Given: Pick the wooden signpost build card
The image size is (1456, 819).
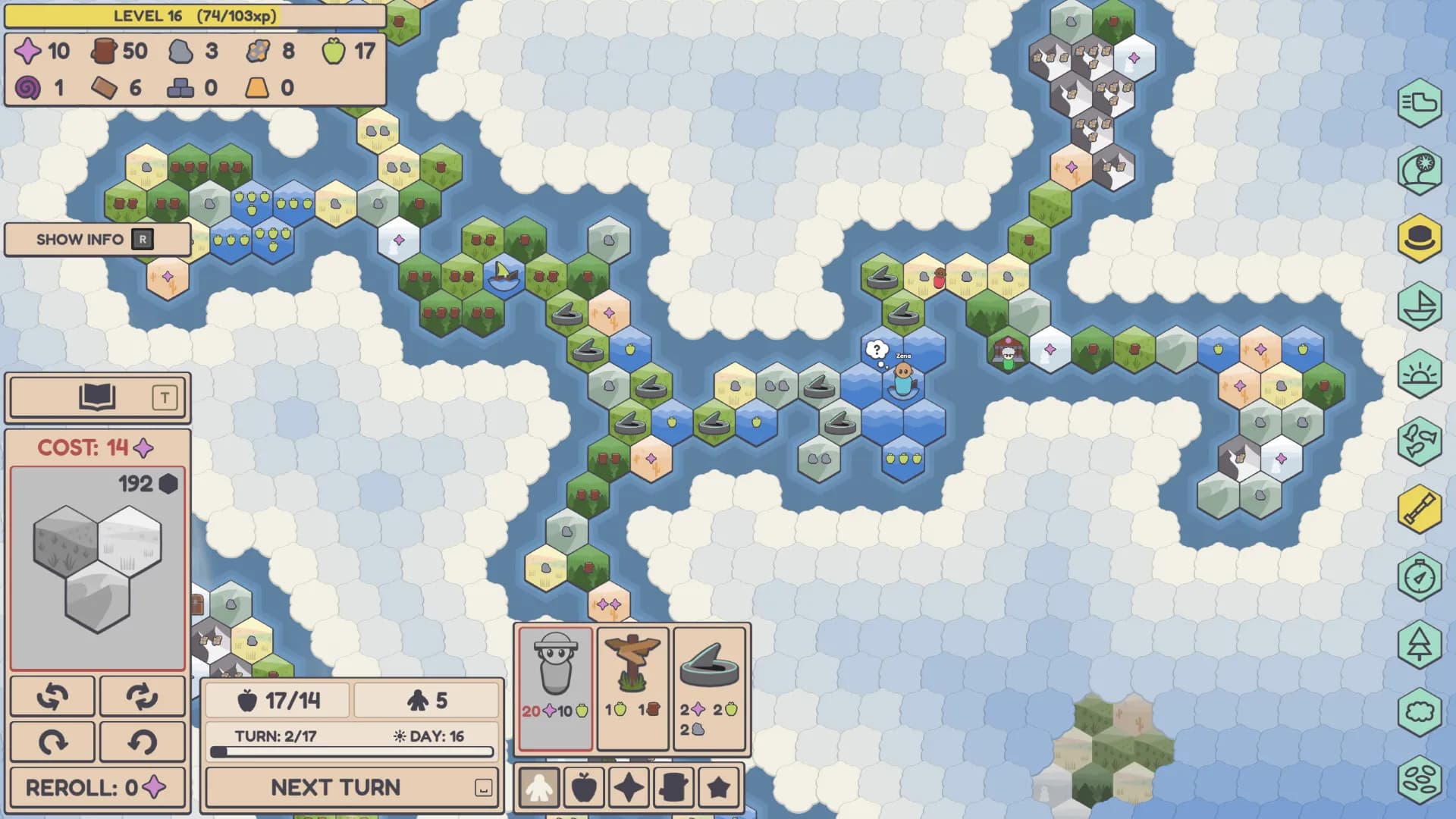Looking at the screenshot, I should [632, 687].
